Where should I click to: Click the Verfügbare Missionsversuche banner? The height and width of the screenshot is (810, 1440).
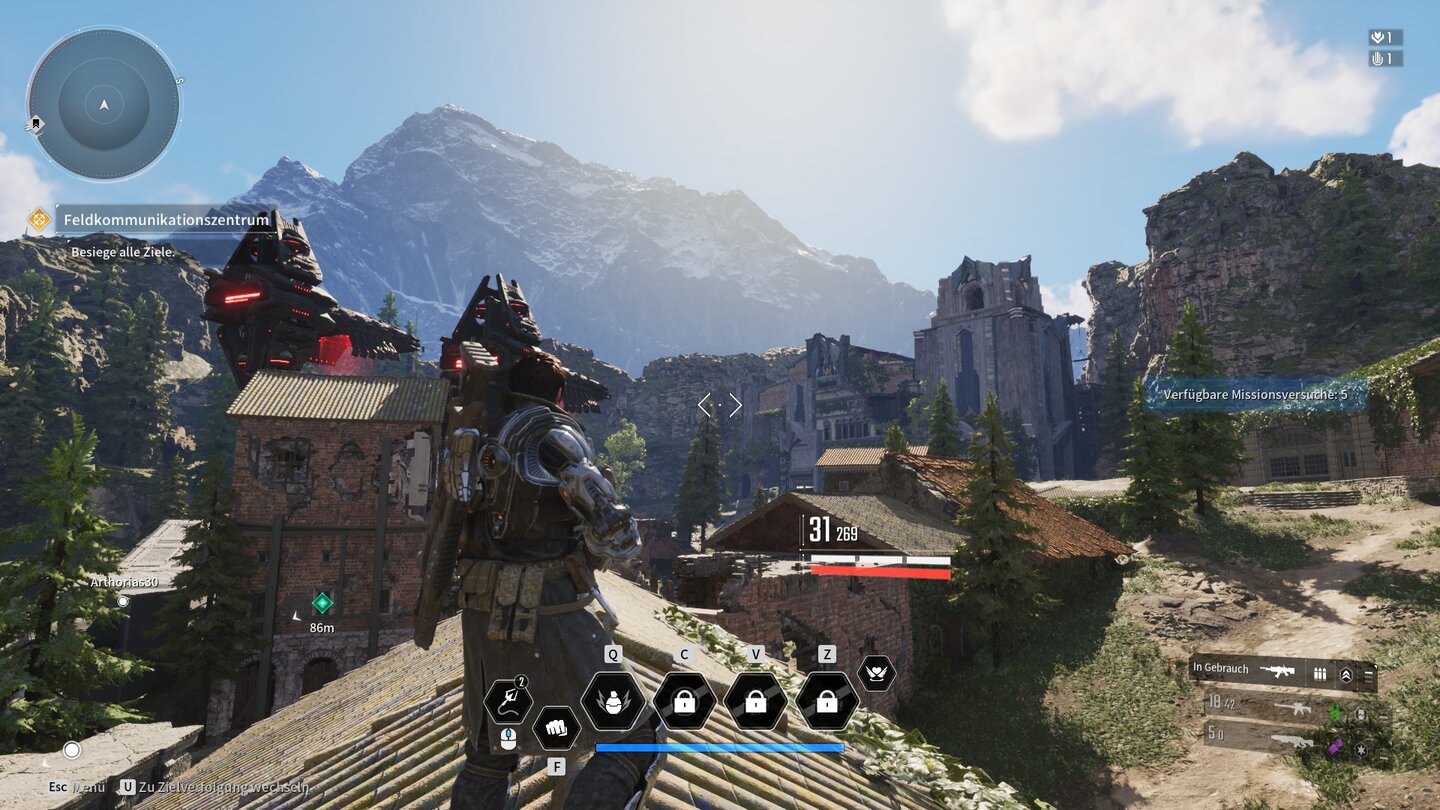tap(1255, 394)
